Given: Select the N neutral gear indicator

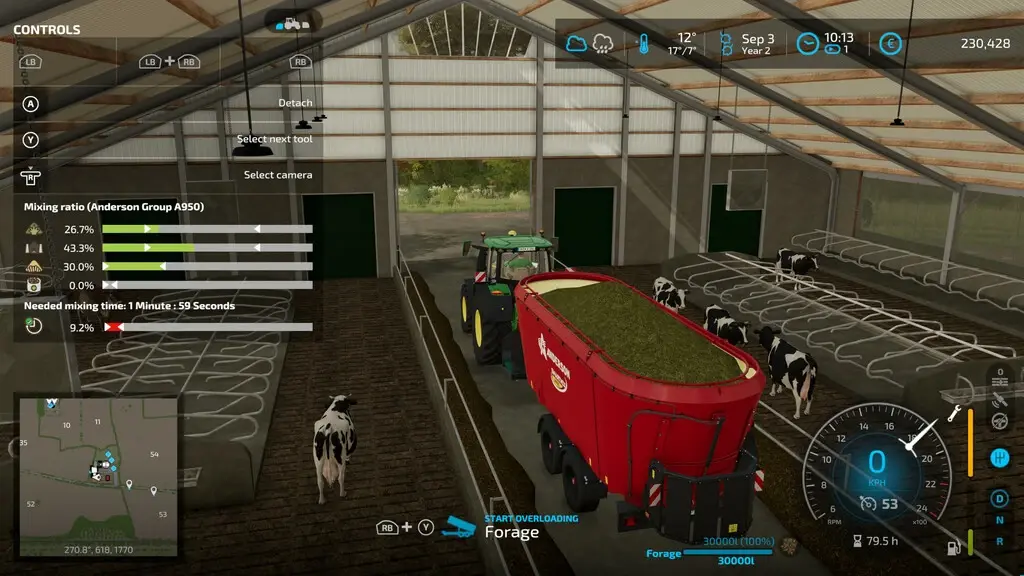Looking at the screenshot, I should pos(998,520).
